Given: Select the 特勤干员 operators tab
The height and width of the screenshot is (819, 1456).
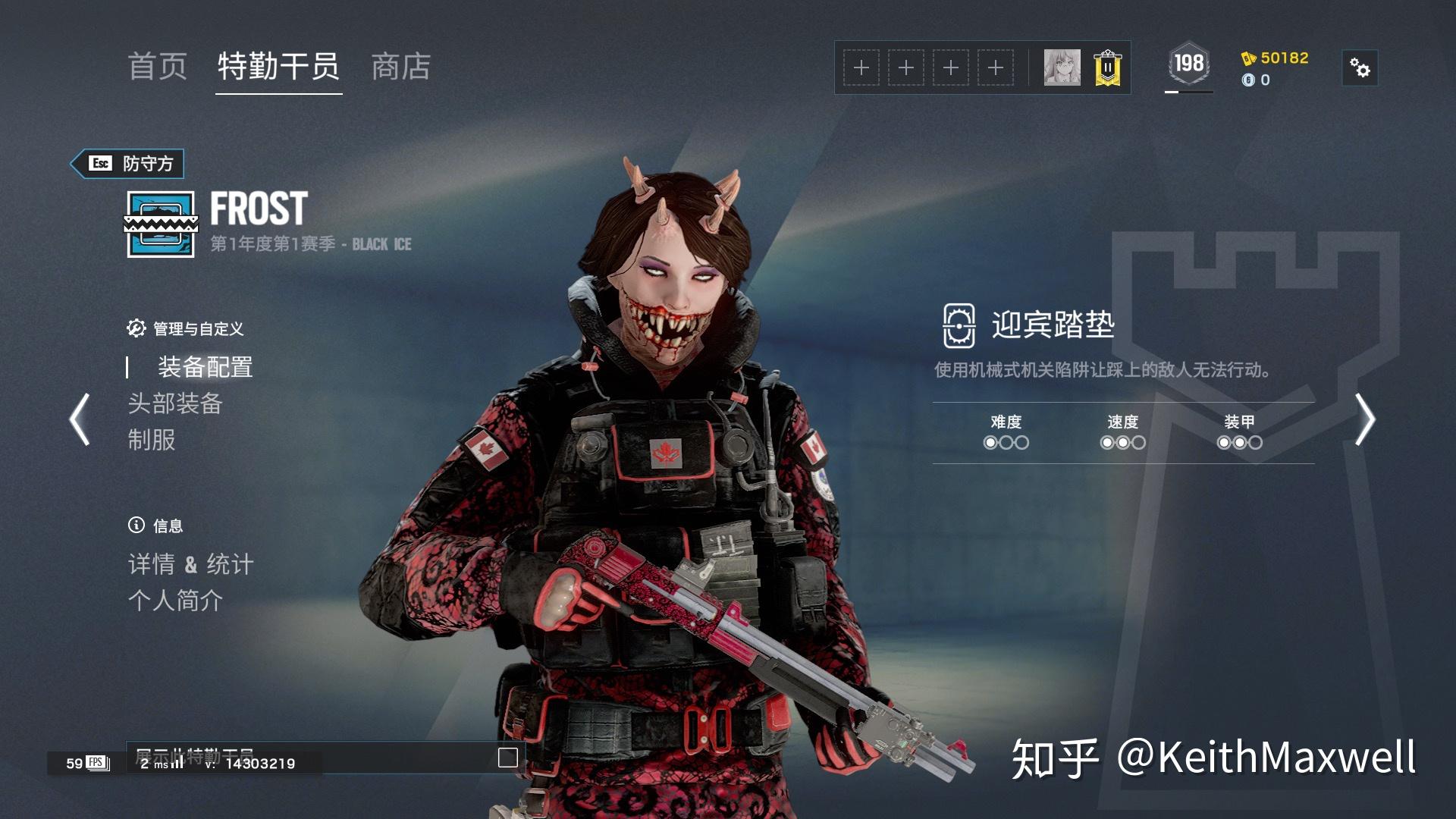Looking at the screenshot, I should [x=278, y=67].
